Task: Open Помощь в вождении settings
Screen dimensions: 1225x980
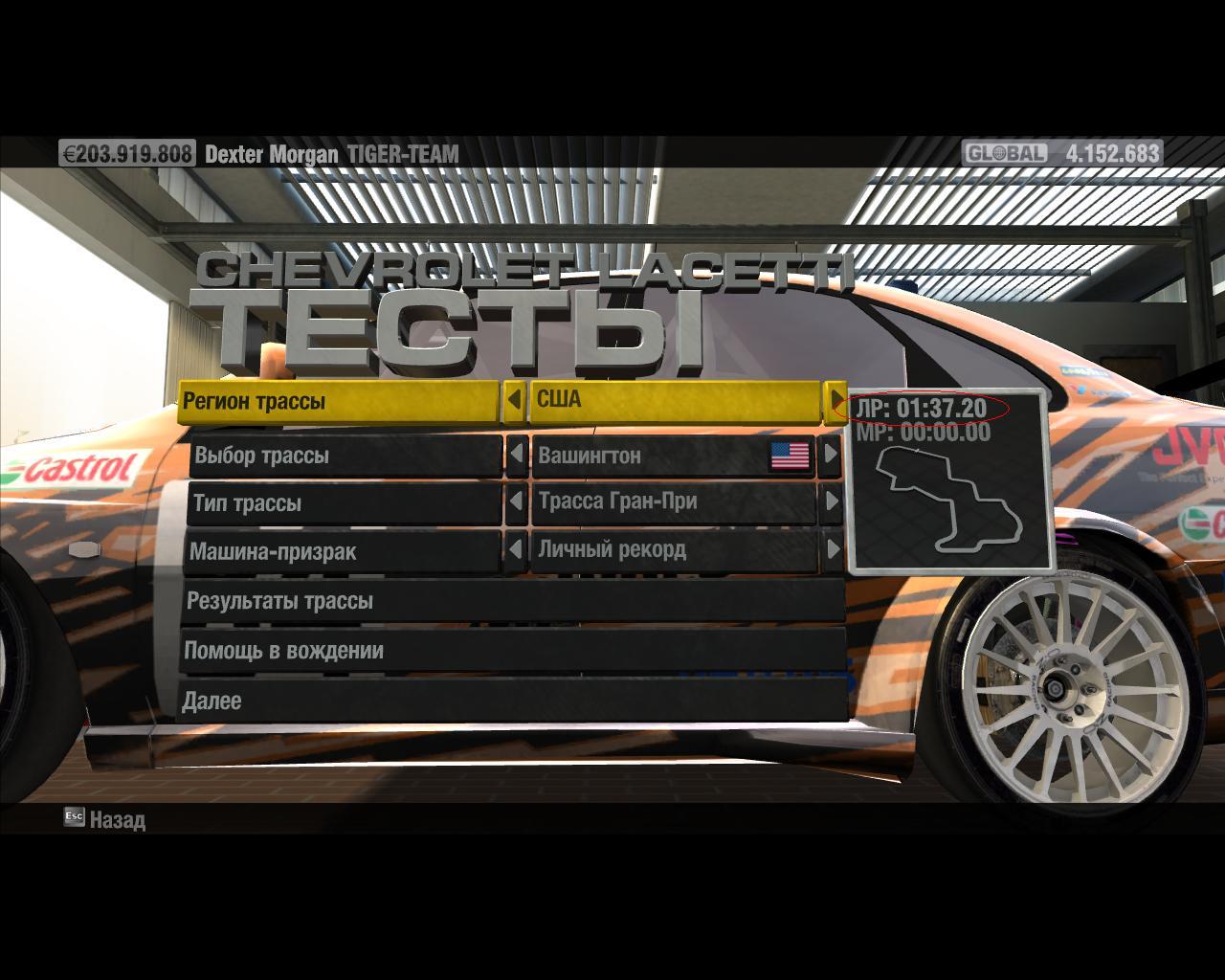Action: pyautogui.click(x=512, y=652)
